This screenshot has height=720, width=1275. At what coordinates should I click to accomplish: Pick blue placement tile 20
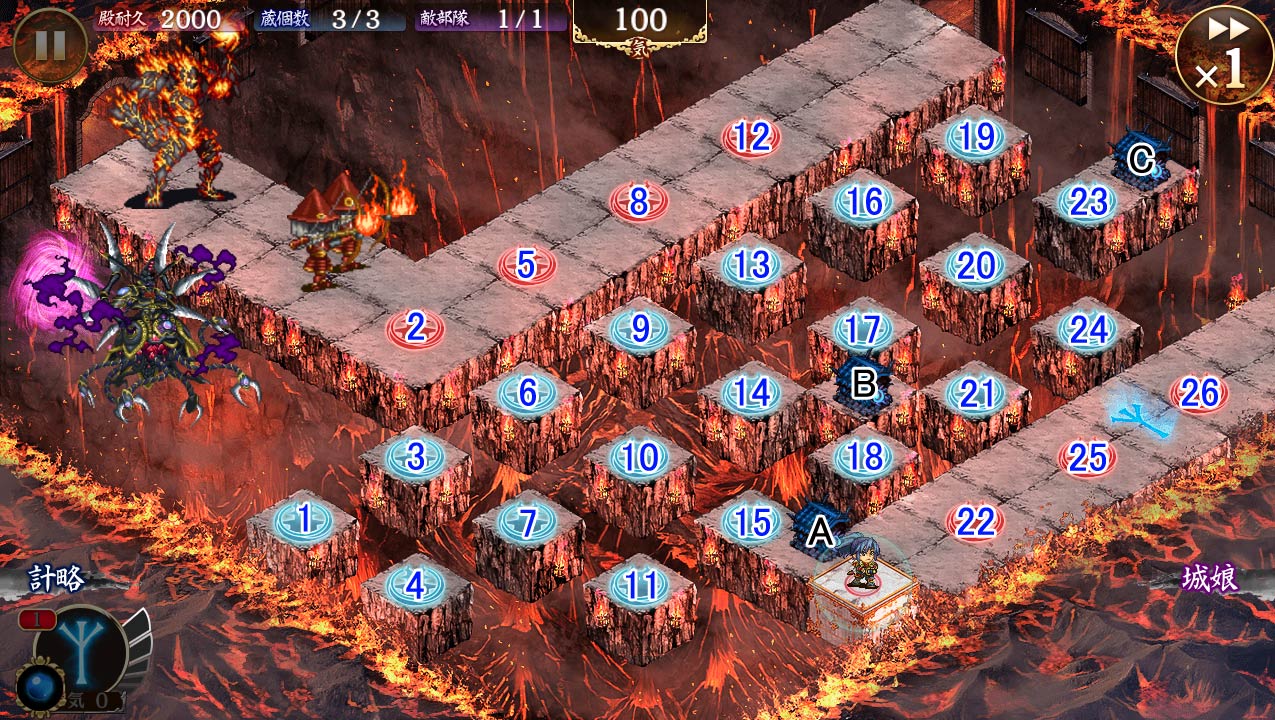click(x=975, y=266)
